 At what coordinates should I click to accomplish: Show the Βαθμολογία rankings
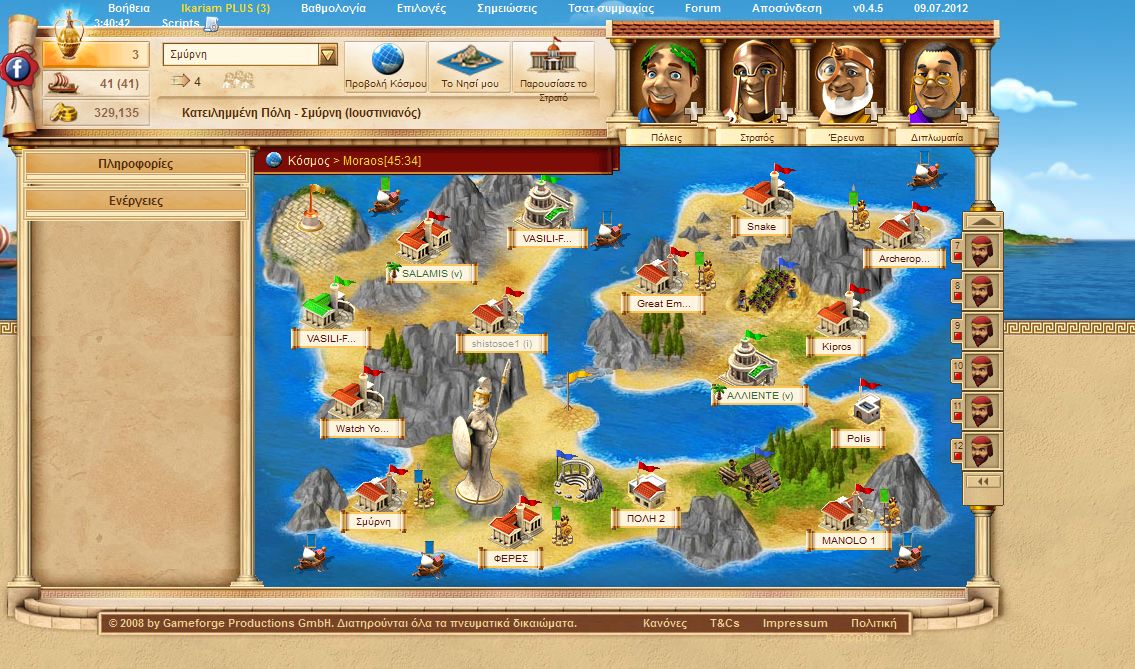333,8
